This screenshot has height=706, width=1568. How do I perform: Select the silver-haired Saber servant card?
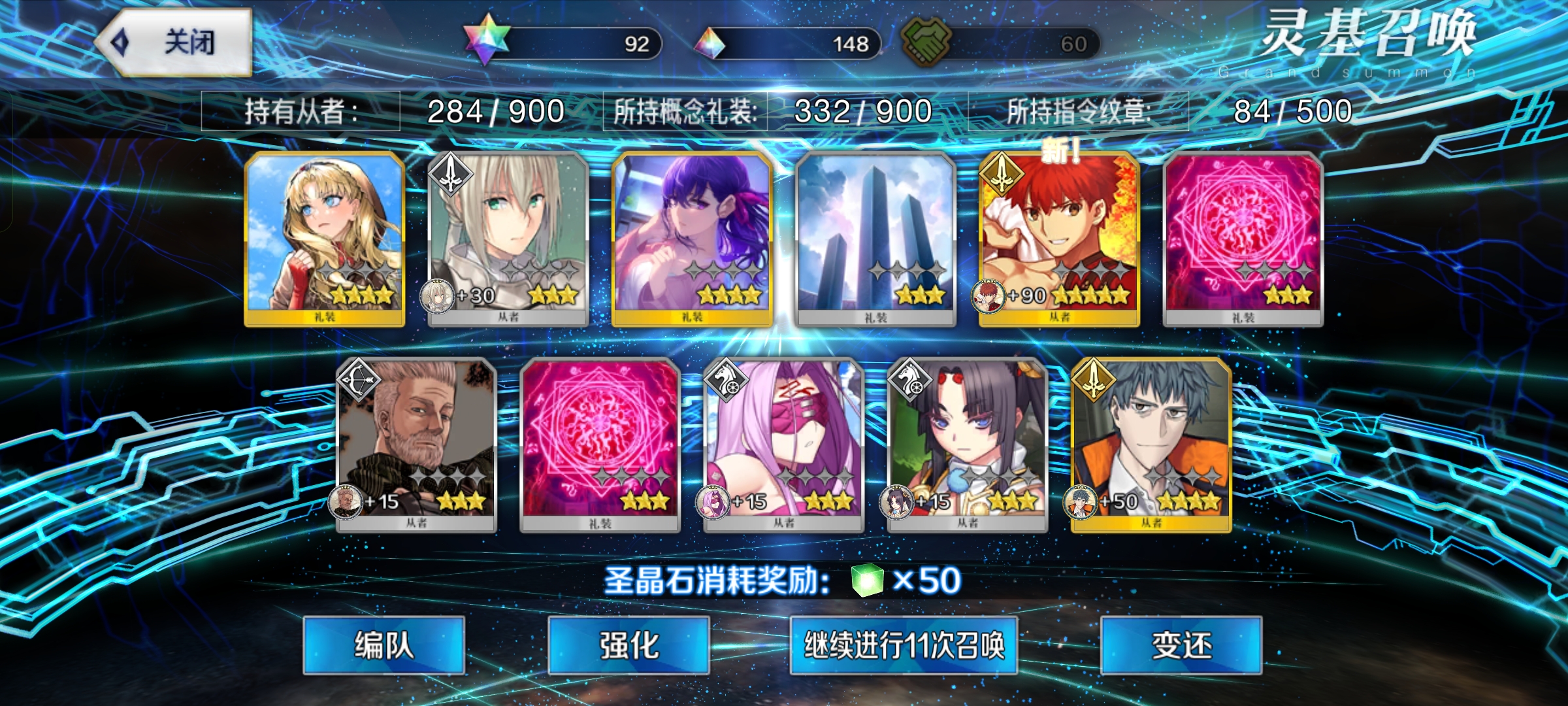tap(508, 239)
